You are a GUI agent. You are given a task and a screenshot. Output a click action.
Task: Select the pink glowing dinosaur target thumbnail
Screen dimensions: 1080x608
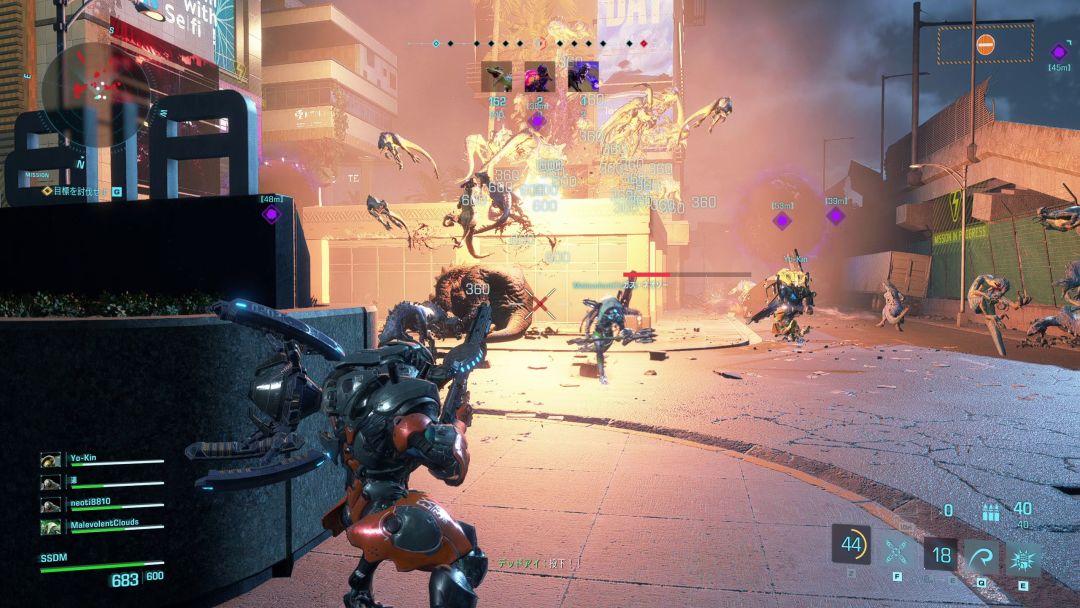tap(540, 77)
